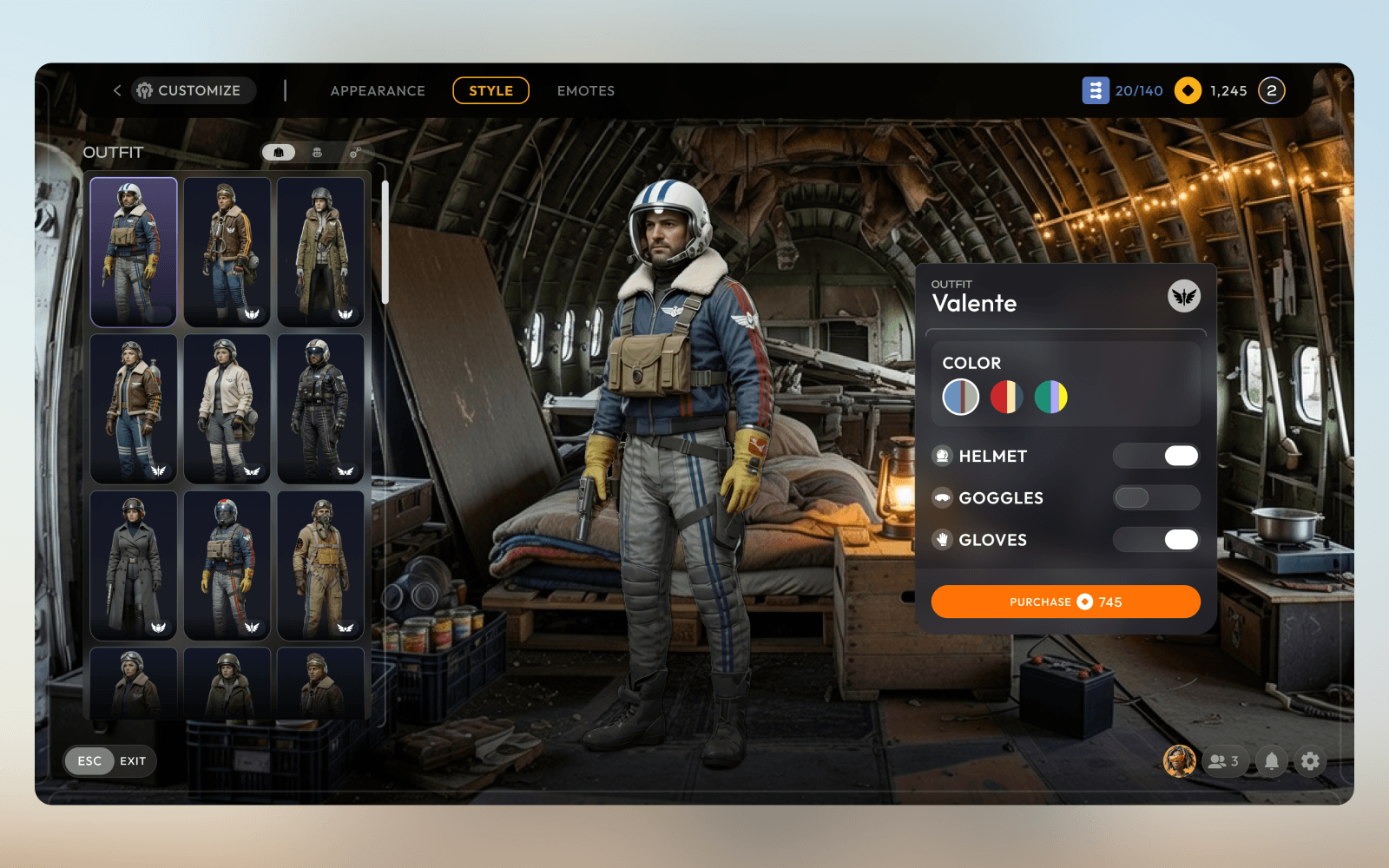Turn on the Goggles toggle

point(1156,497)
